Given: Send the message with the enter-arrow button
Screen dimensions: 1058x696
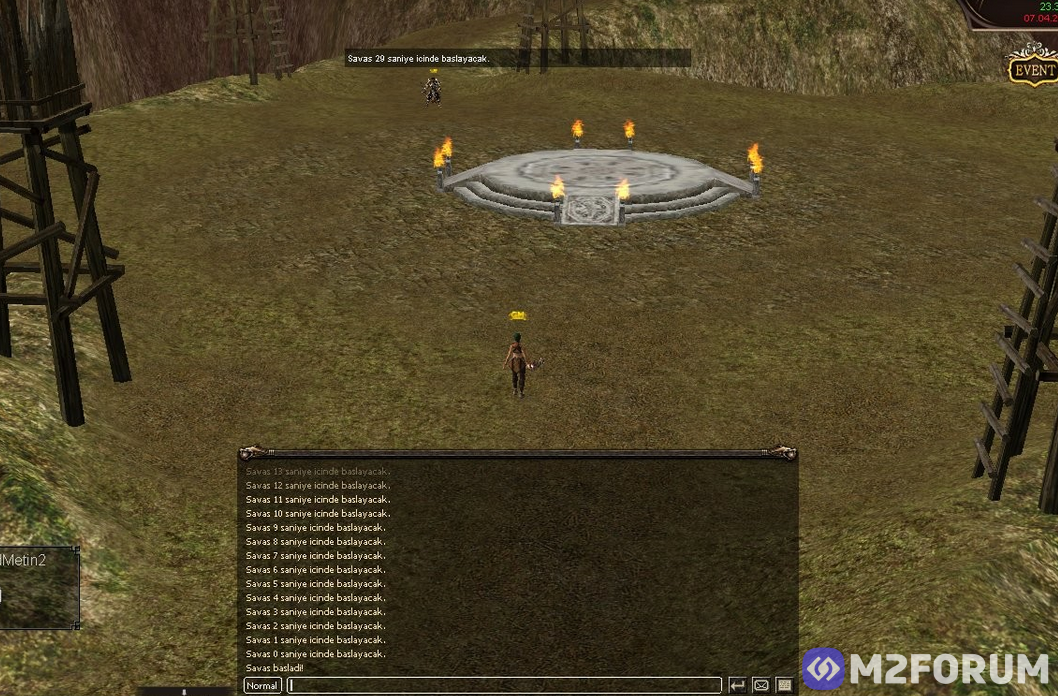Looking at the screenshot, I should click(x=737, y=686).
